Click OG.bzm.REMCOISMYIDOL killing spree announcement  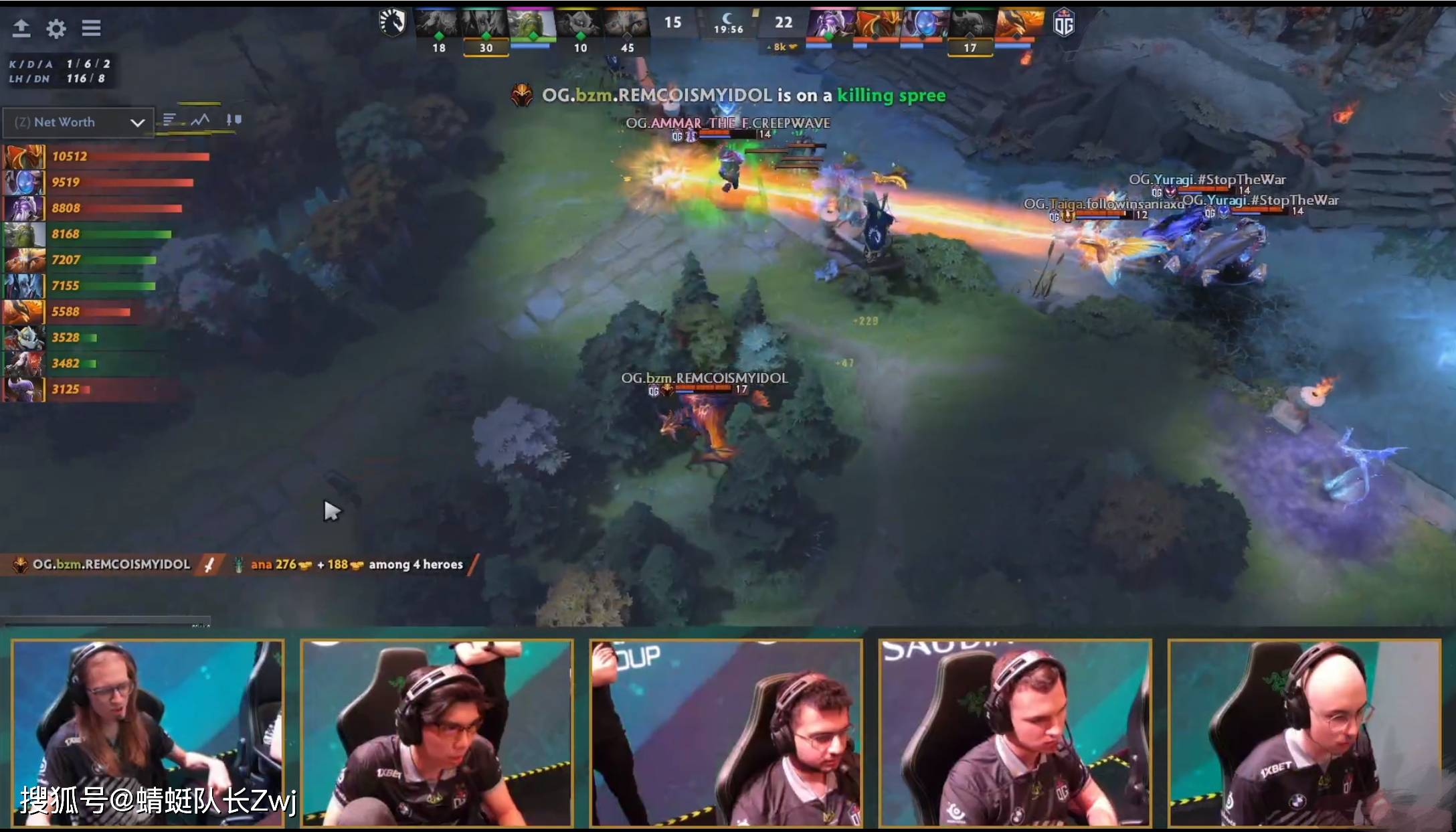click(x=729, y=95)
